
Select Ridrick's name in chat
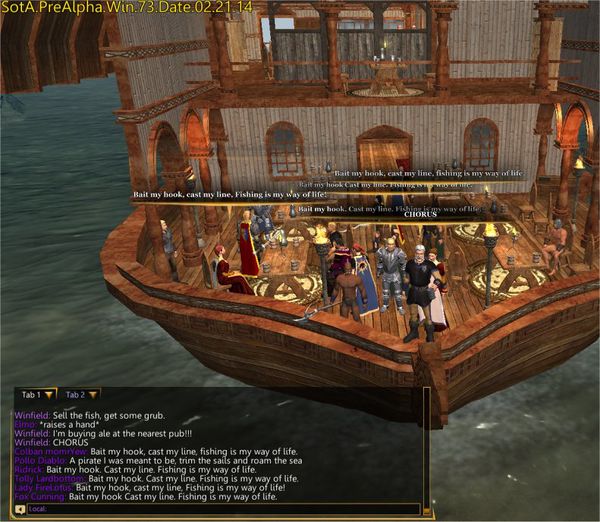pos(29,469)
